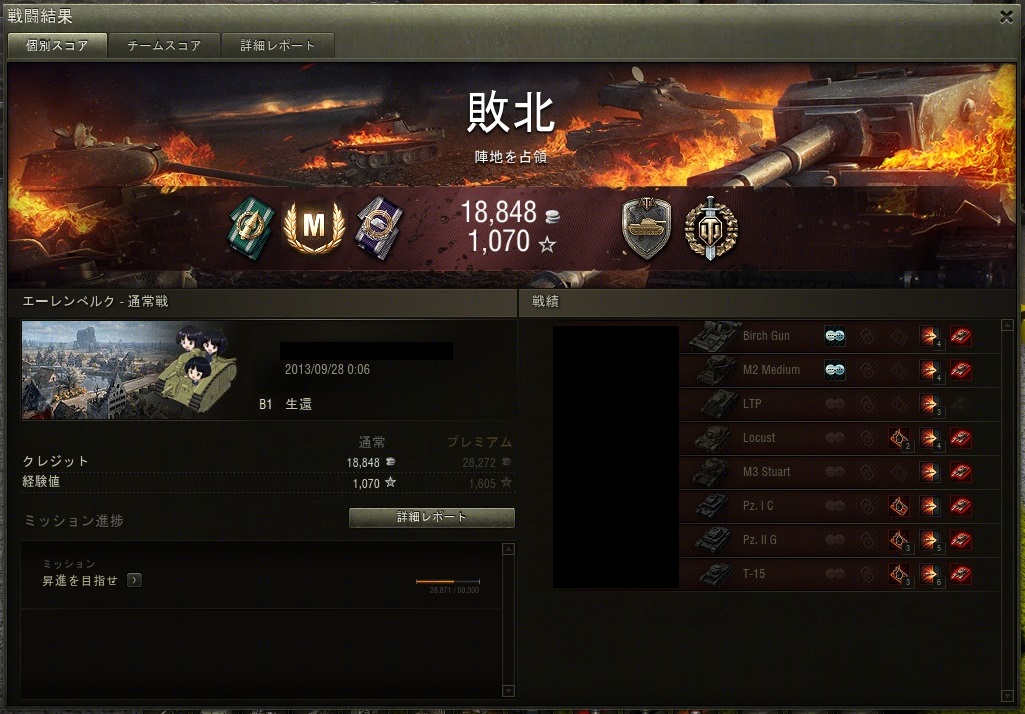
Task: Close the battle results window
Action: click(x=1006, y=16)
